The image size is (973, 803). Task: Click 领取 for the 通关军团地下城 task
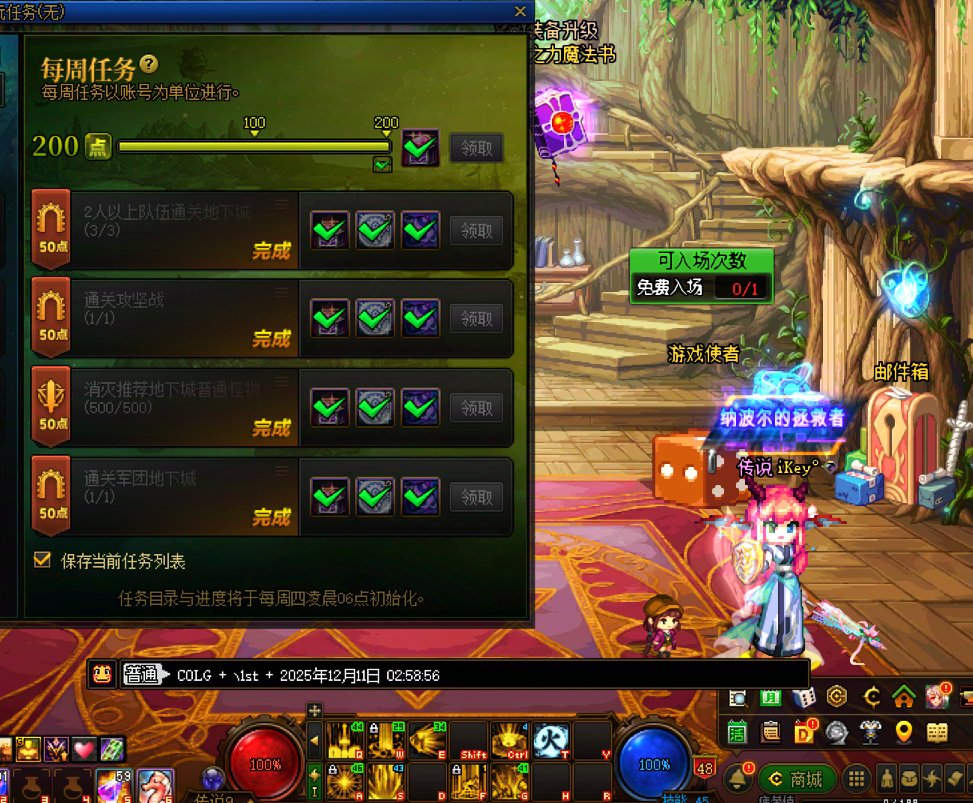pos(476,496)
